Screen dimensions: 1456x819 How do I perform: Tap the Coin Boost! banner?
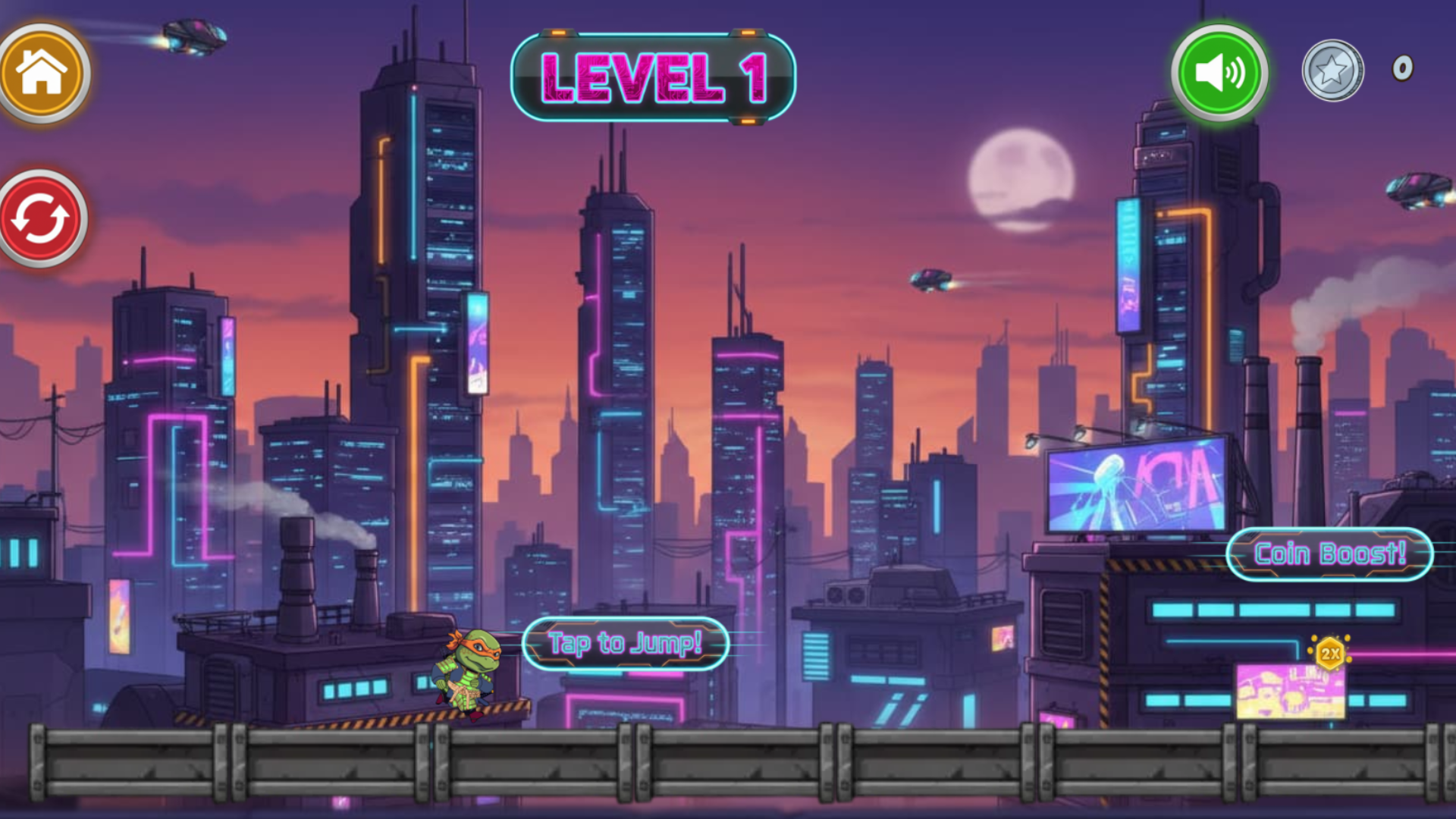click(1329, 554)
